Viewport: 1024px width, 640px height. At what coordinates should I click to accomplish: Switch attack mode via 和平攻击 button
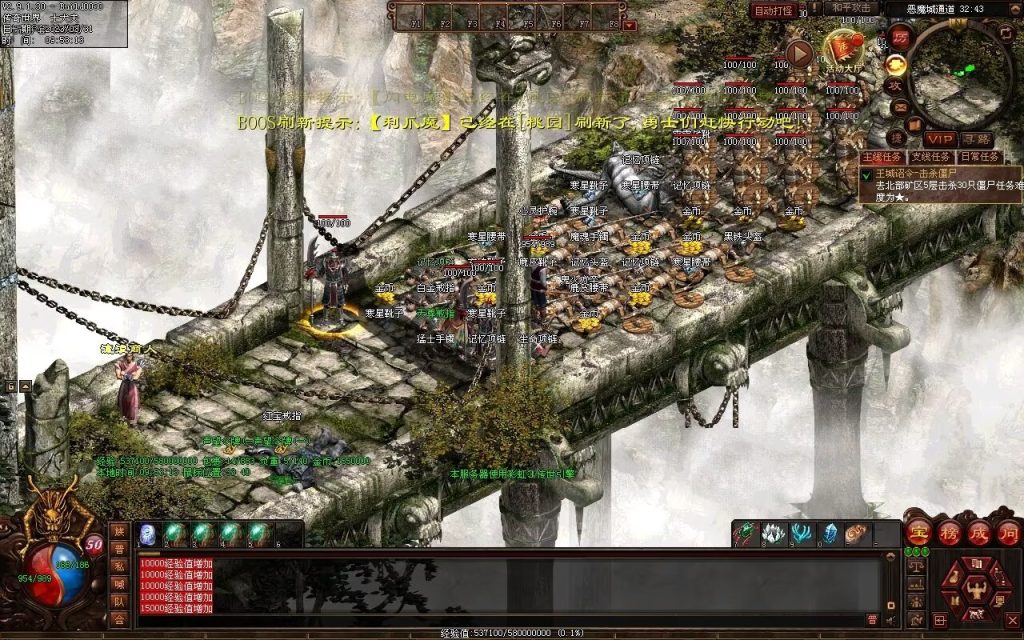[x=853, y=8]
